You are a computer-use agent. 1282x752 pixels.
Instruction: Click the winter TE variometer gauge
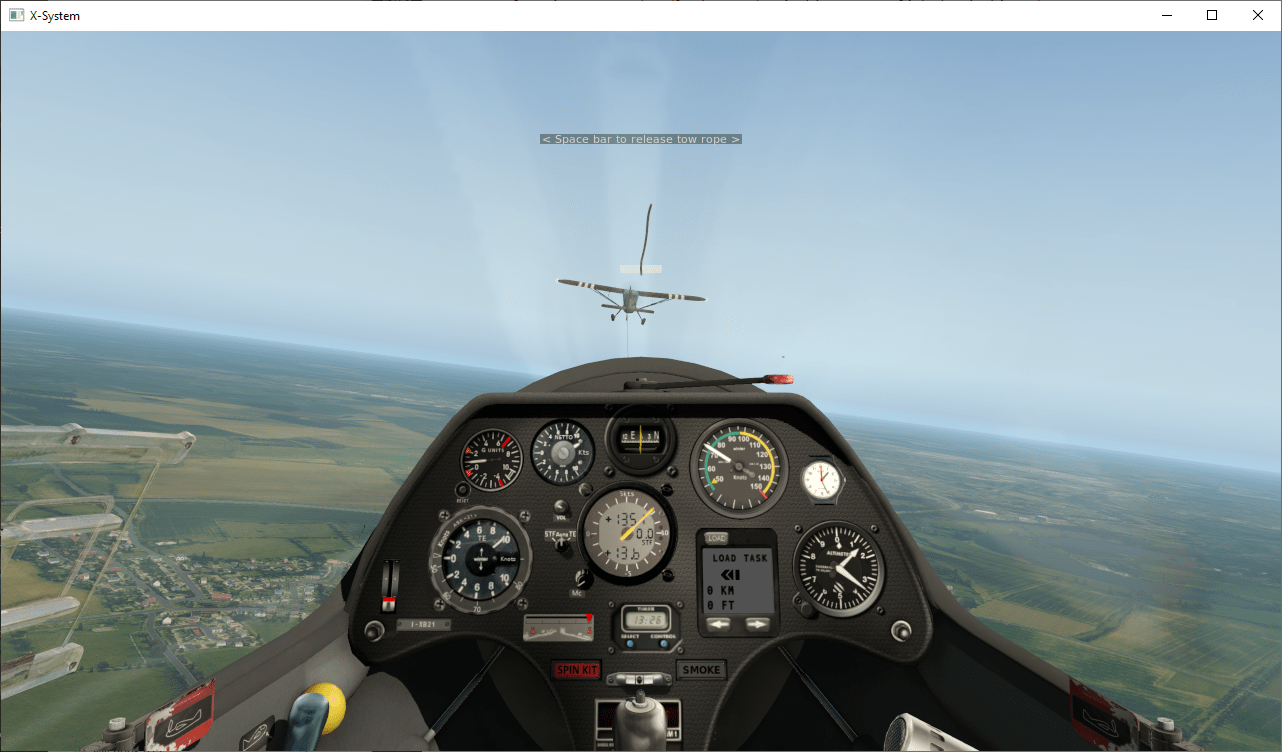coord(482,557)
